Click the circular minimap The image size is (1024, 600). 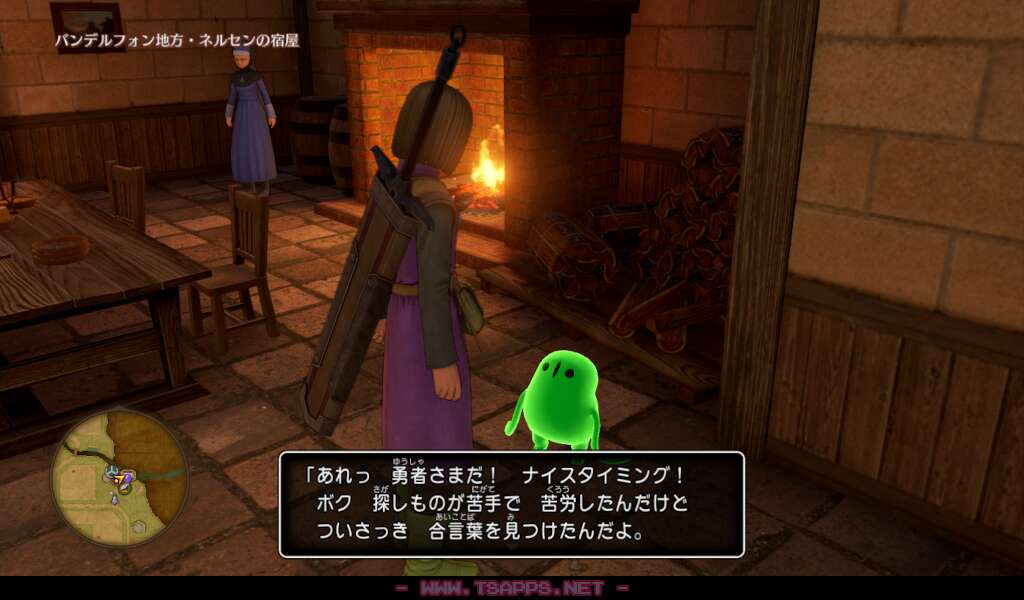pyautogui.click(x=120, y=478)
